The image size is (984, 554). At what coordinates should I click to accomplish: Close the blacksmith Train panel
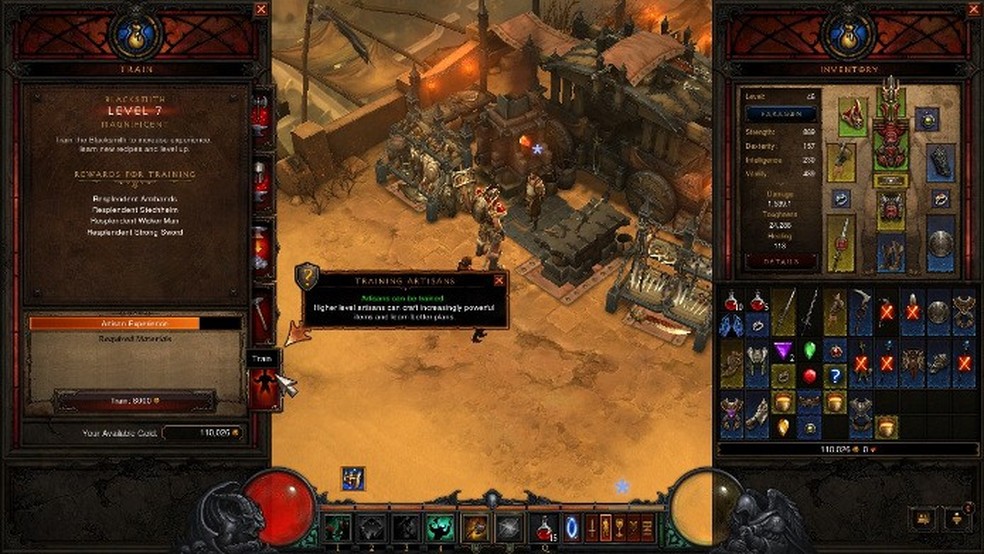click(x=261, y=9)
